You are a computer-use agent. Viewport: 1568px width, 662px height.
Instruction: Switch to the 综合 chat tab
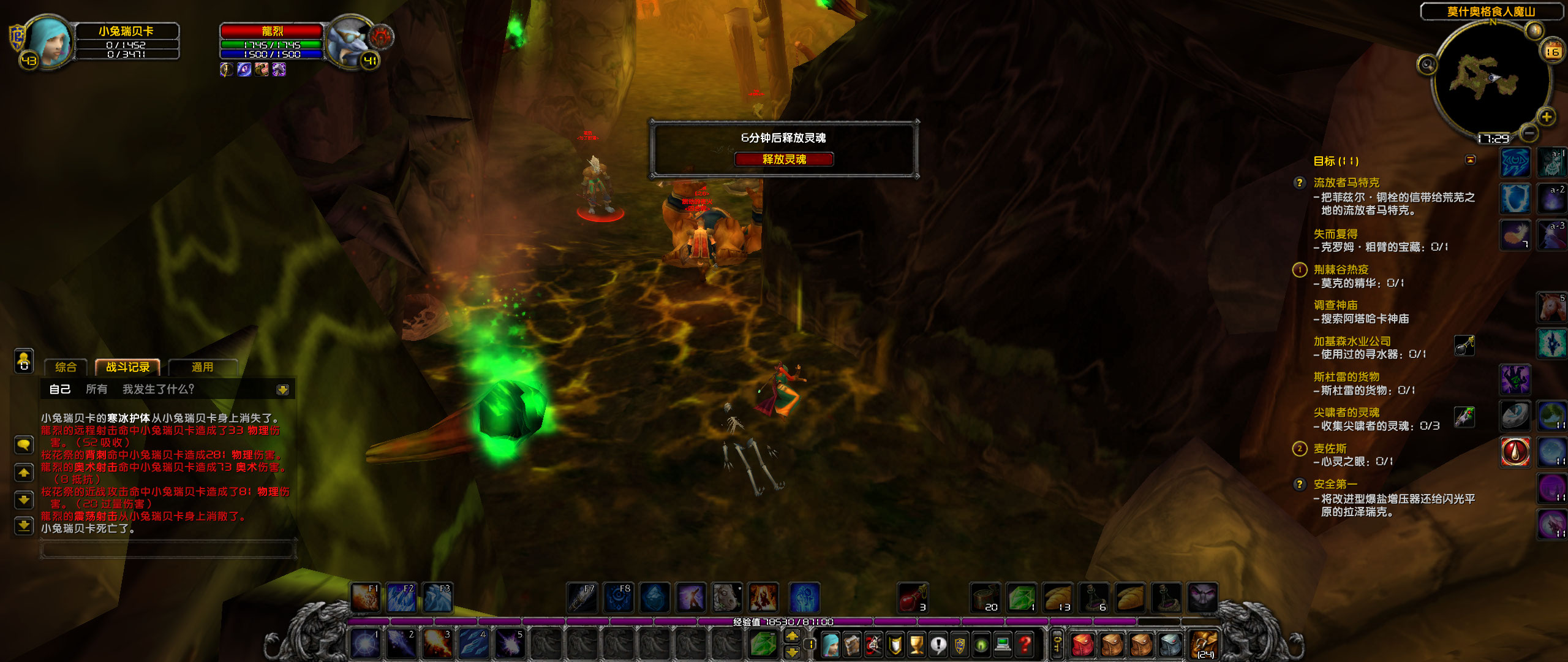(x=66, y=367)
